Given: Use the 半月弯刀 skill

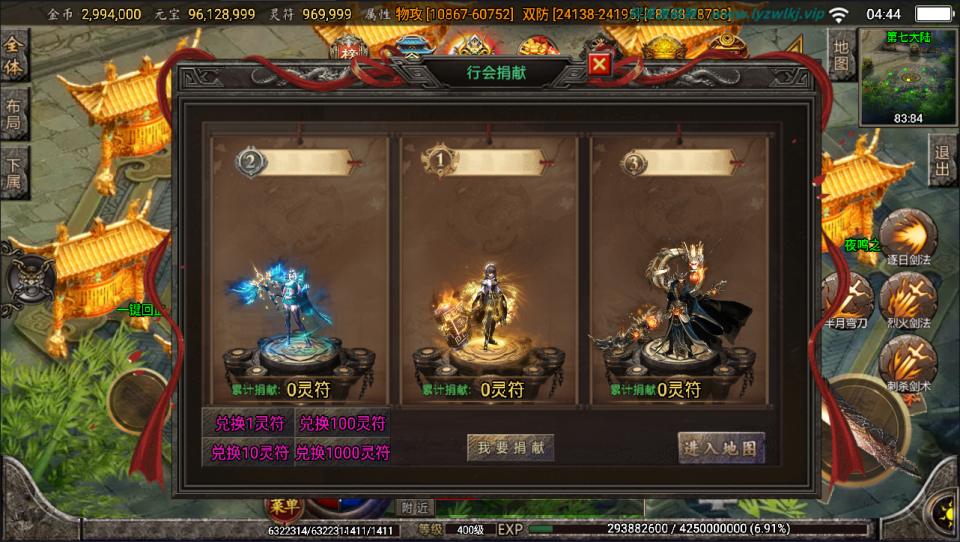Looking at the screenshot, I should tap(846, 298).
